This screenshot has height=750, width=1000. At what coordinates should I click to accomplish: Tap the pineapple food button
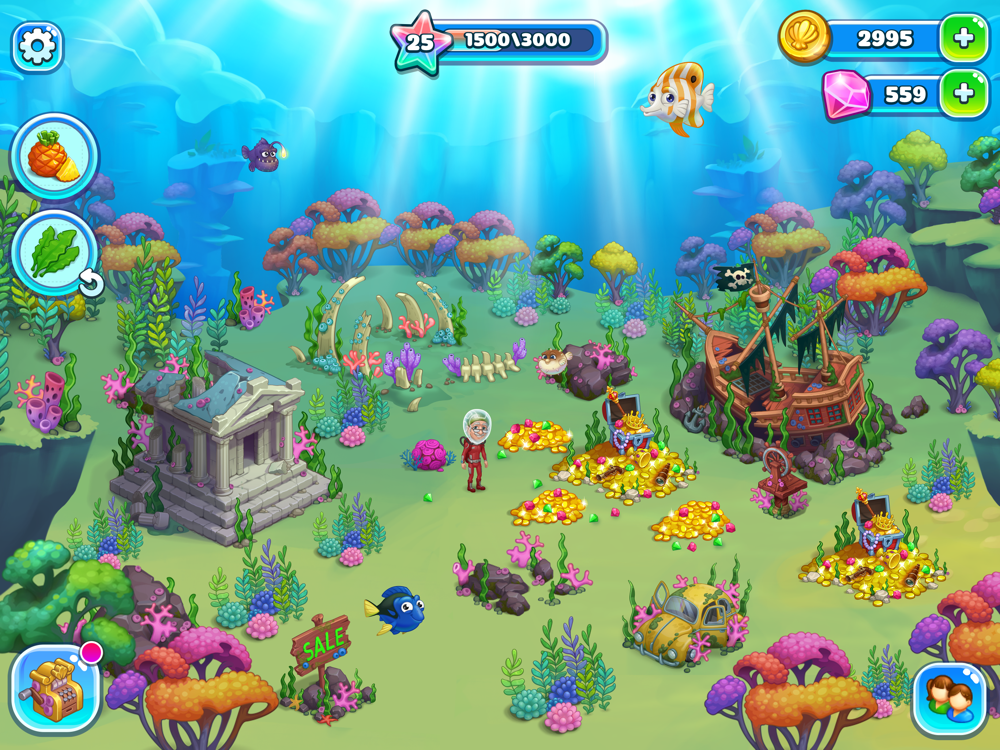pyautogui.click(x=54, y=157)
